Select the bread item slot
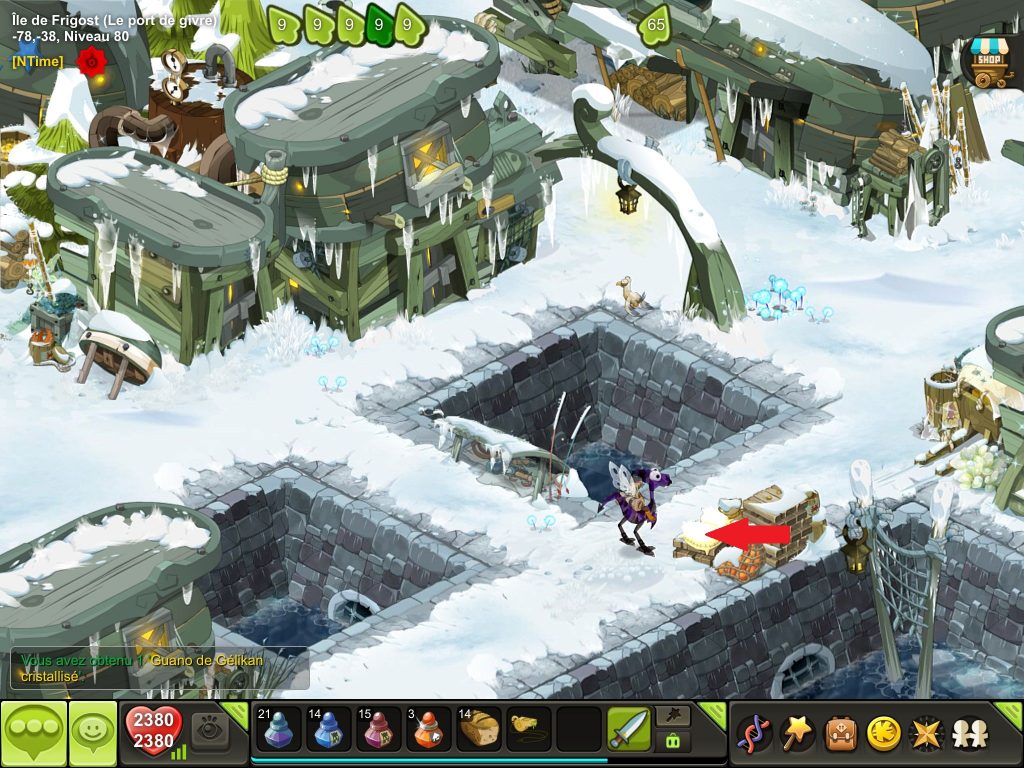This screenshot has width=1024, height=768. pos(479,729)
